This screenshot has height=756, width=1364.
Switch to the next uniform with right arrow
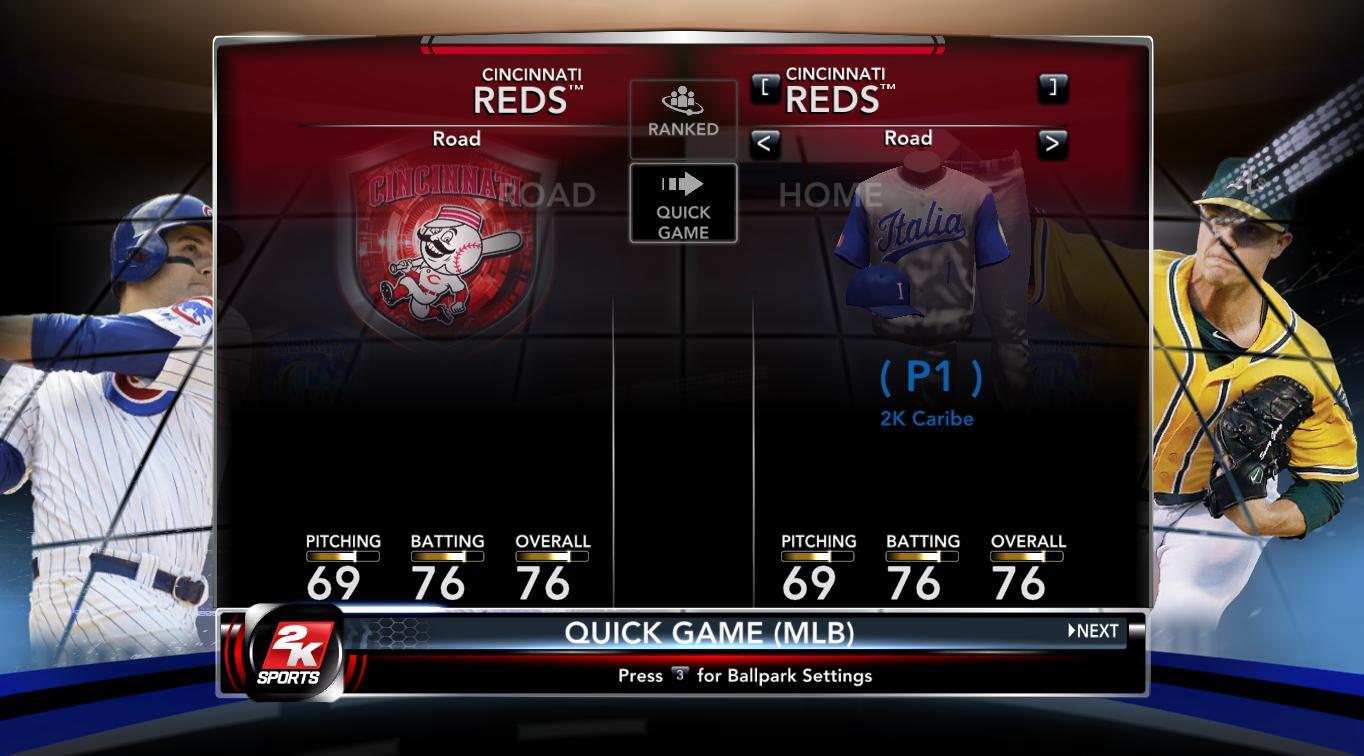pyautogui.click(x=1051, y=143)
